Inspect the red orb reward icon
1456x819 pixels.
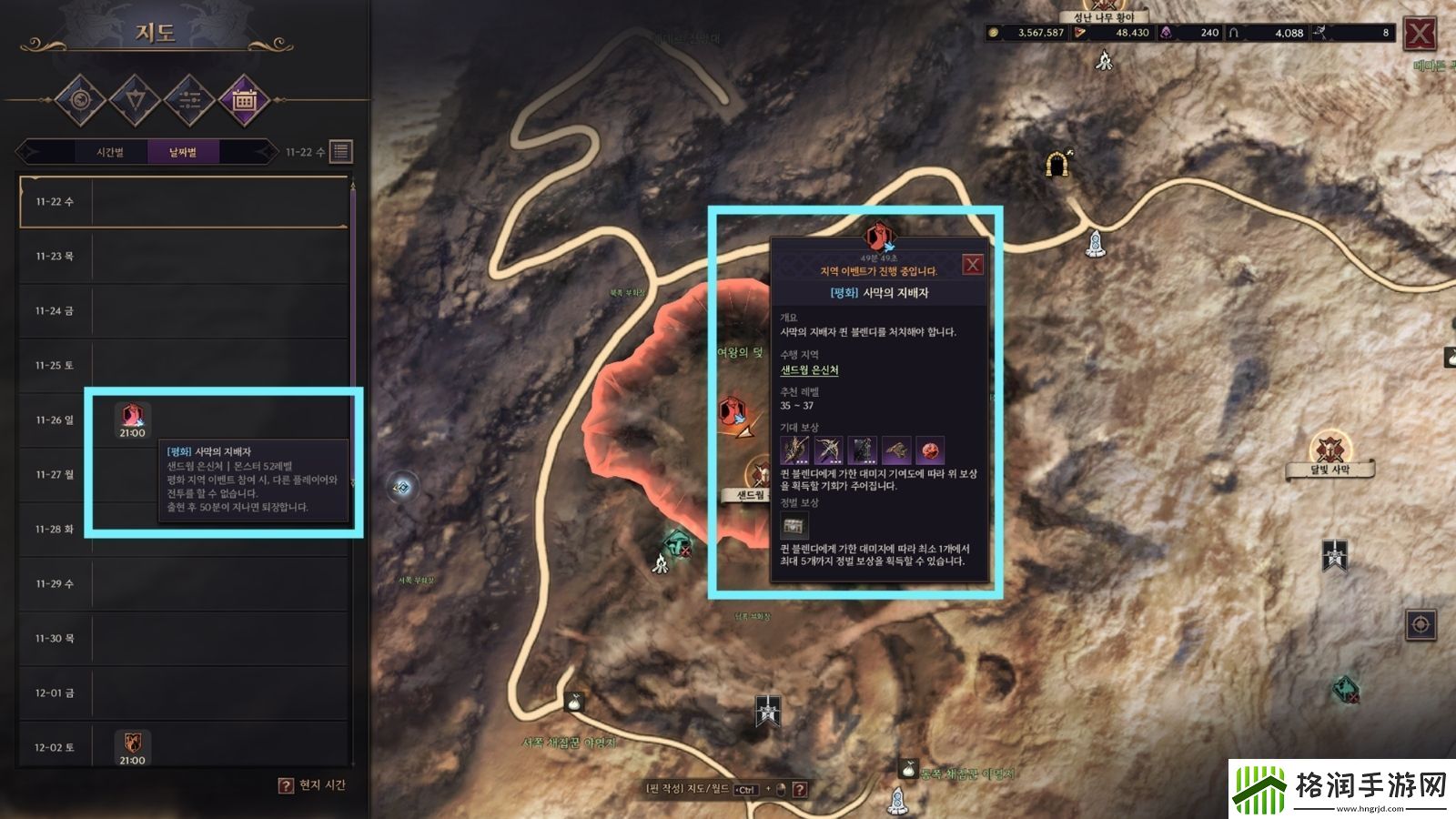click(930, 450)
